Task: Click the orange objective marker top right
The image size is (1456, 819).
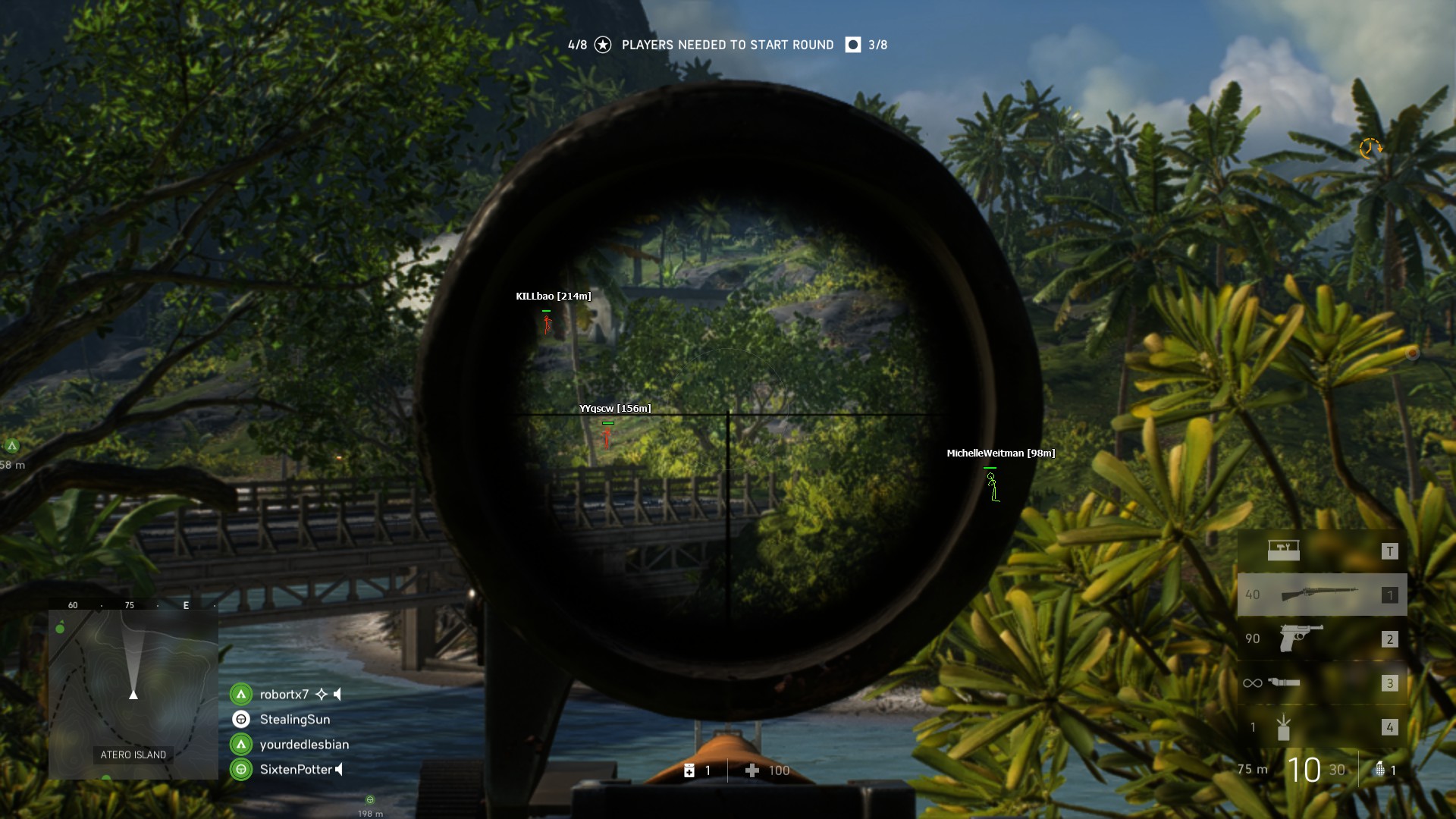Action: [x=1371, y=149]
